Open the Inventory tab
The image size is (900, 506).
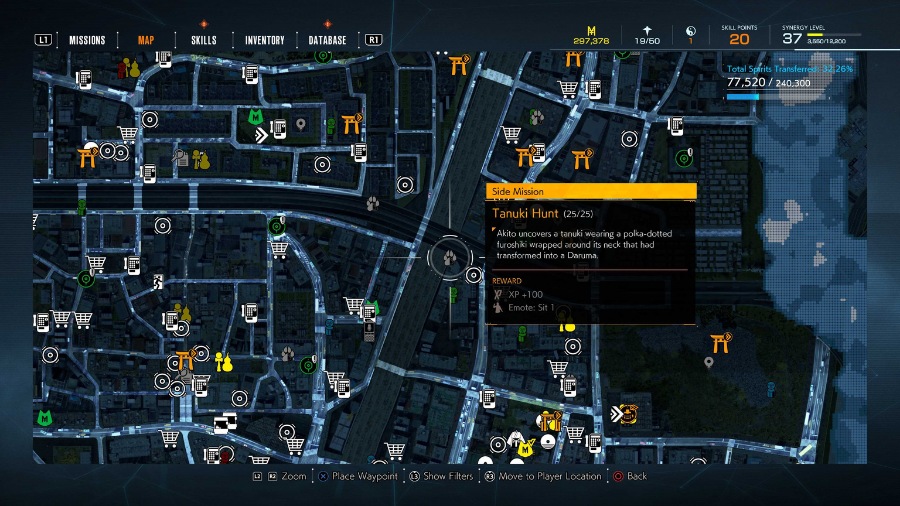pyautogui.click(x=266, y=40)
